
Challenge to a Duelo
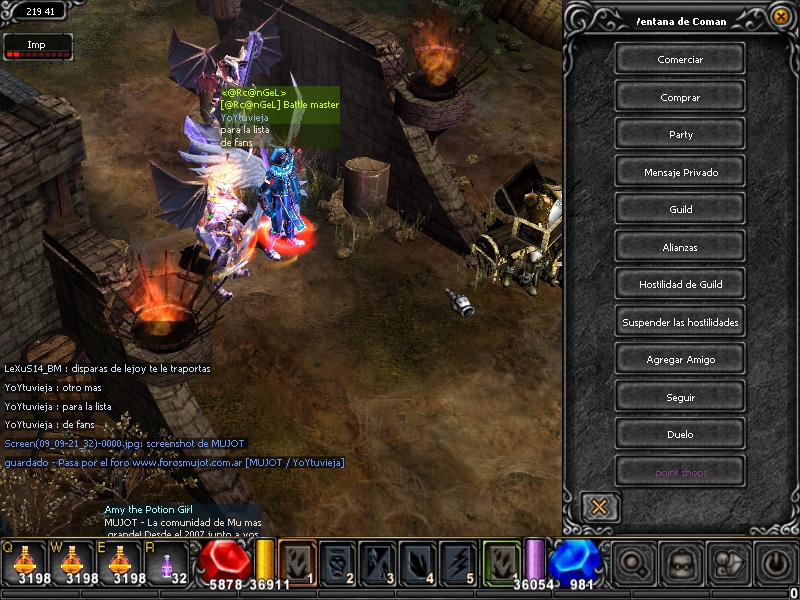pyautogui.click(x=680, y=434)
